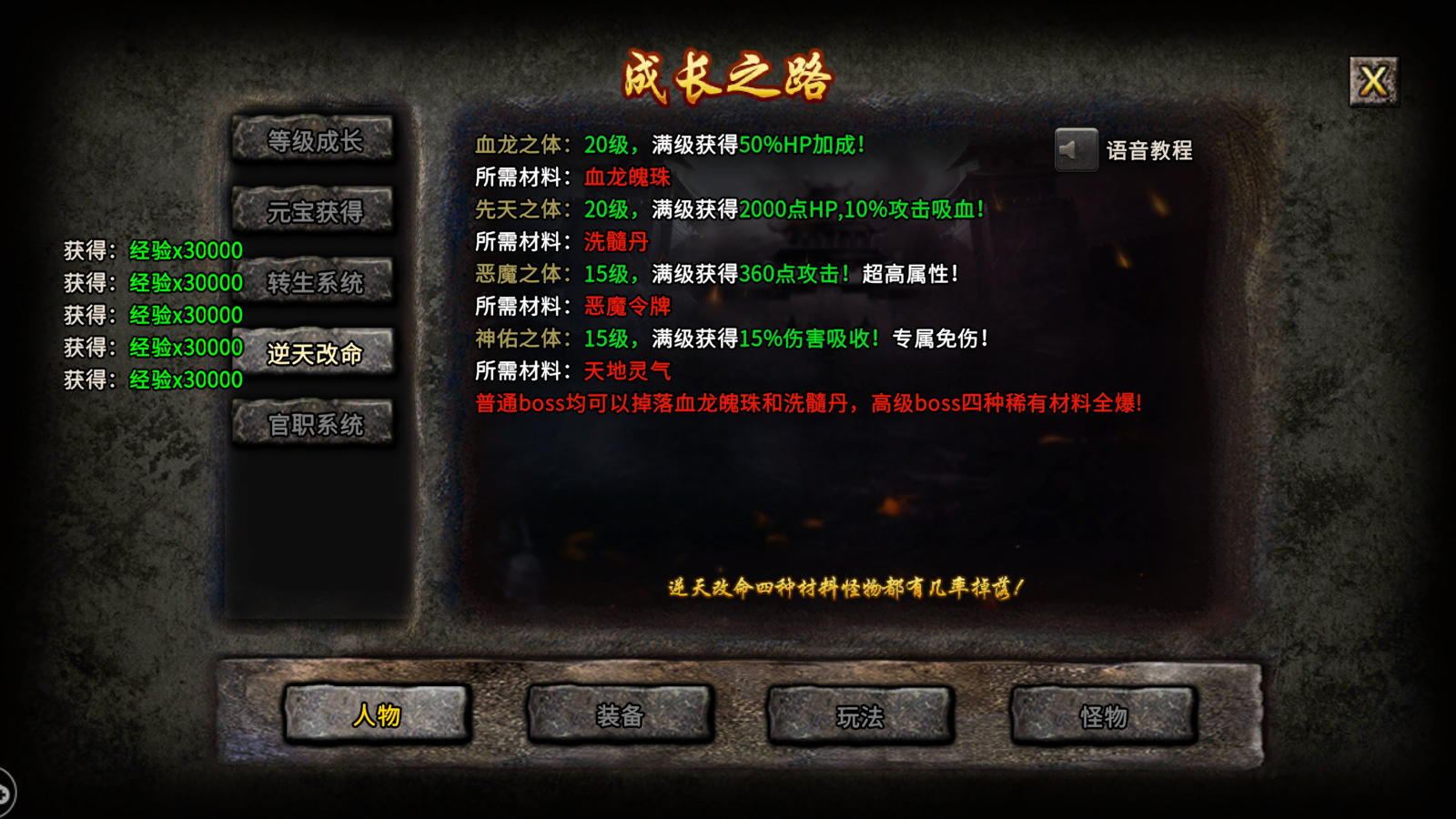The image size is (1456, 819).
Task: Open the 官职系统 official rank system
Action: click(314, 422)
